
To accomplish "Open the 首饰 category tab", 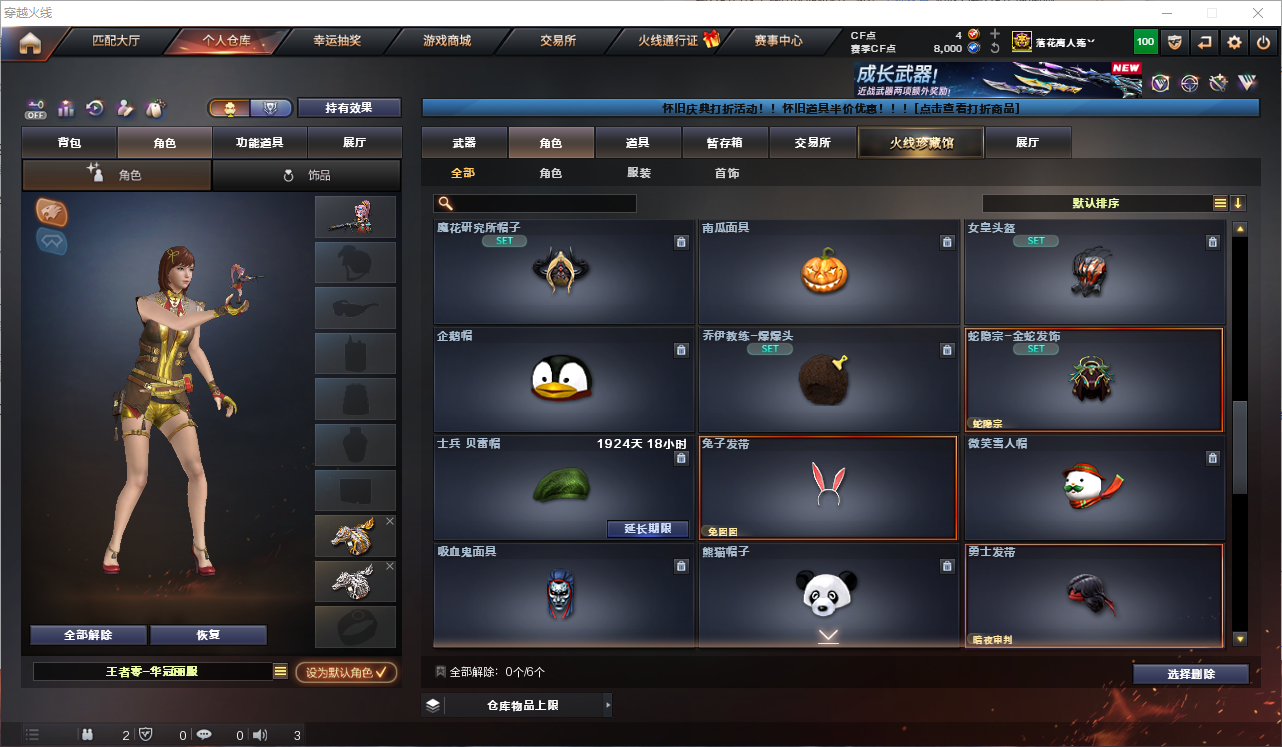I will point(728,173).
